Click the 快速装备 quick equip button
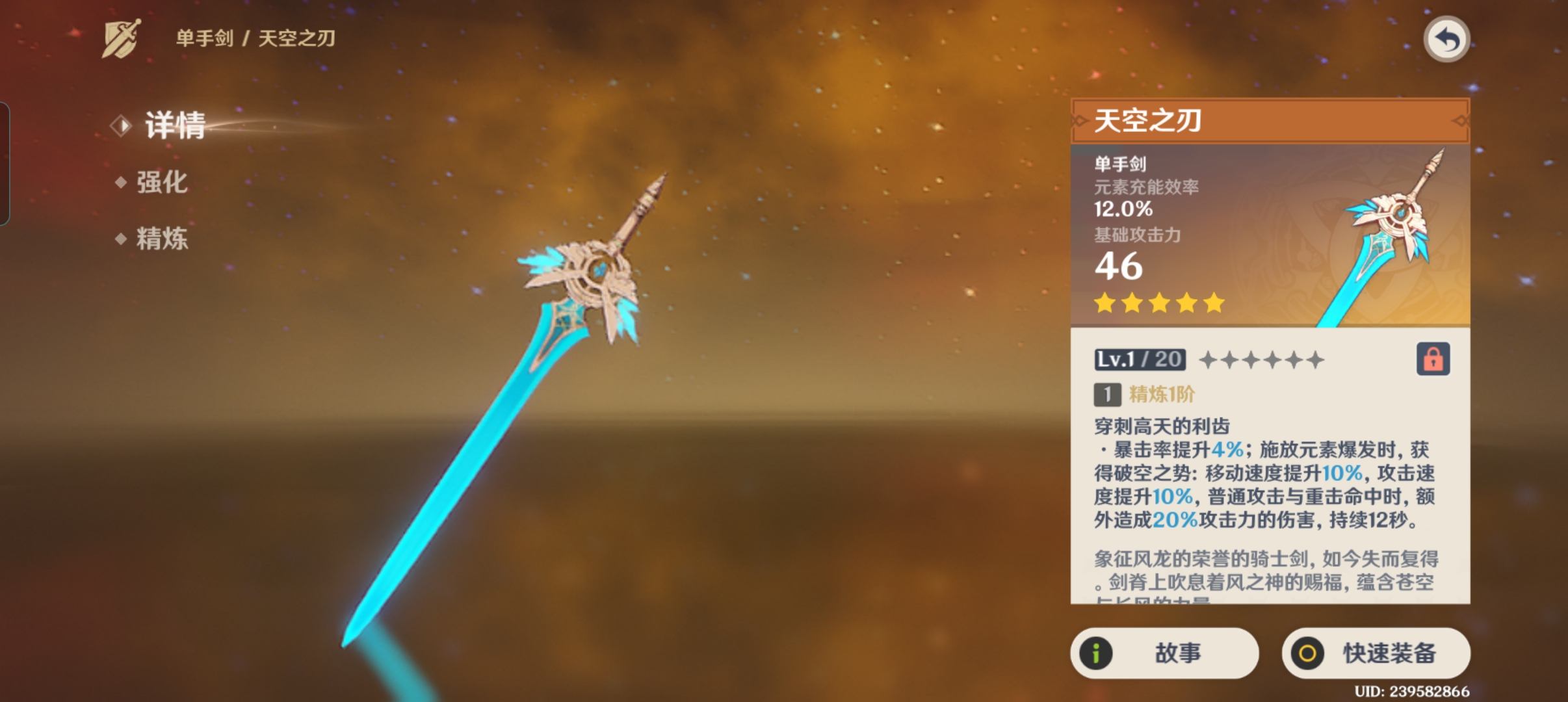 [x=1376, y=653]
